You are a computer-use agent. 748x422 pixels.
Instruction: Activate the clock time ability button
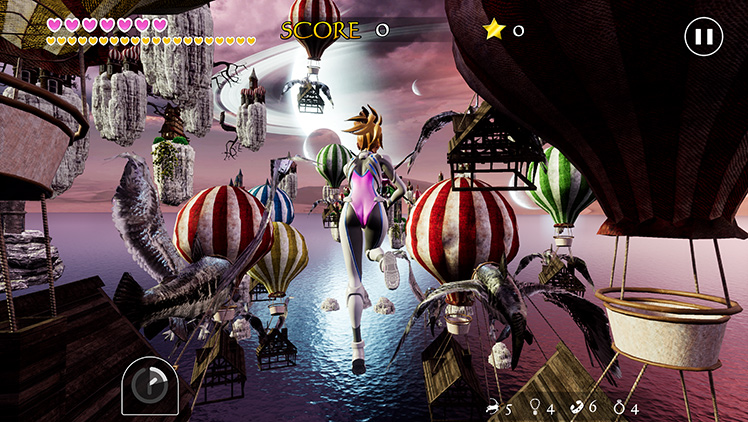pos(150,385)
